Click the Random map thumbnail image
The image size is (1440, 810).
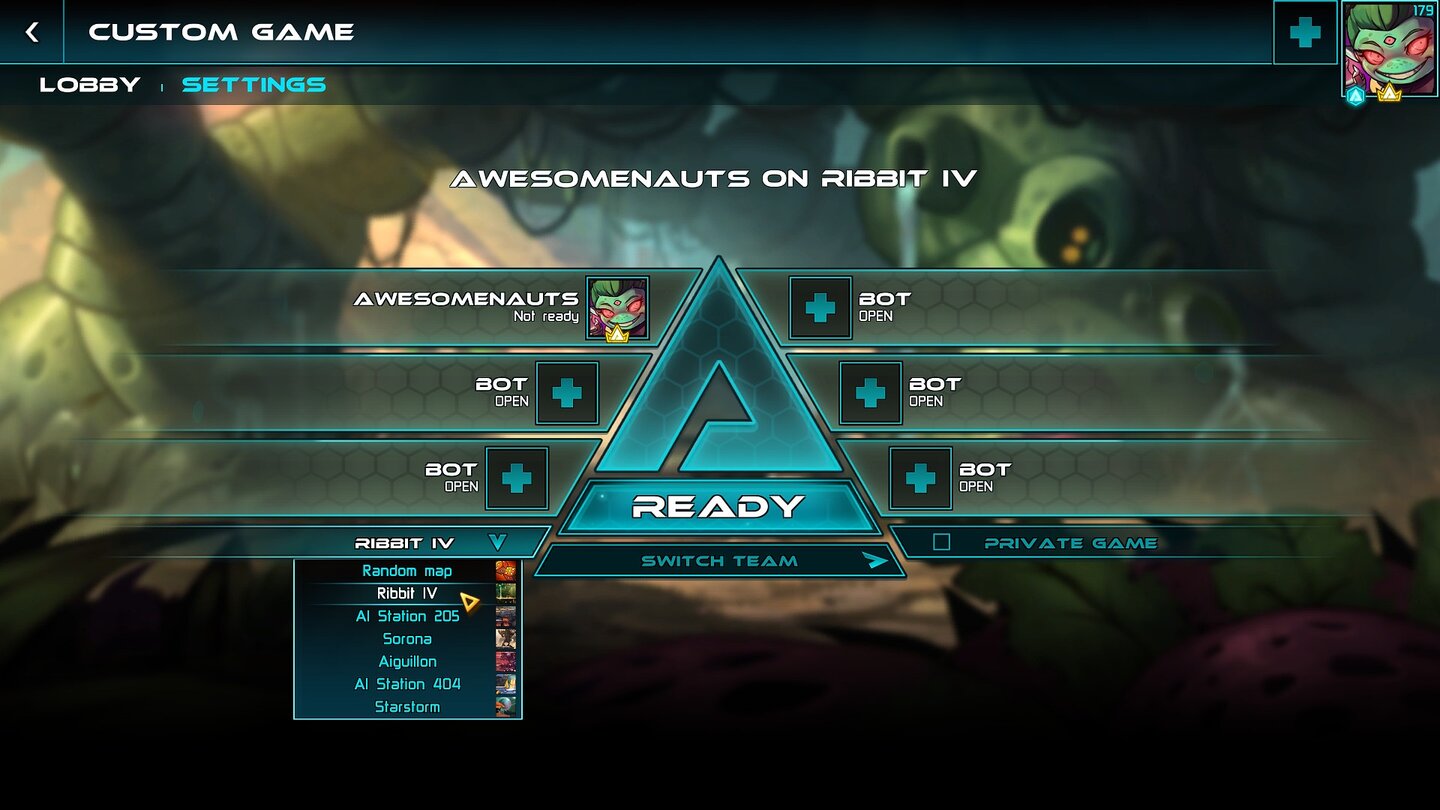click(x=505, y=570)
